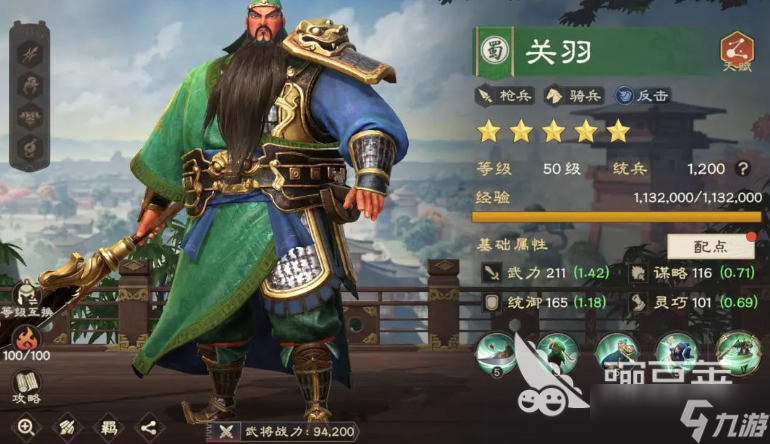Tap the flame icon above 100/100

tap(27, 332)
